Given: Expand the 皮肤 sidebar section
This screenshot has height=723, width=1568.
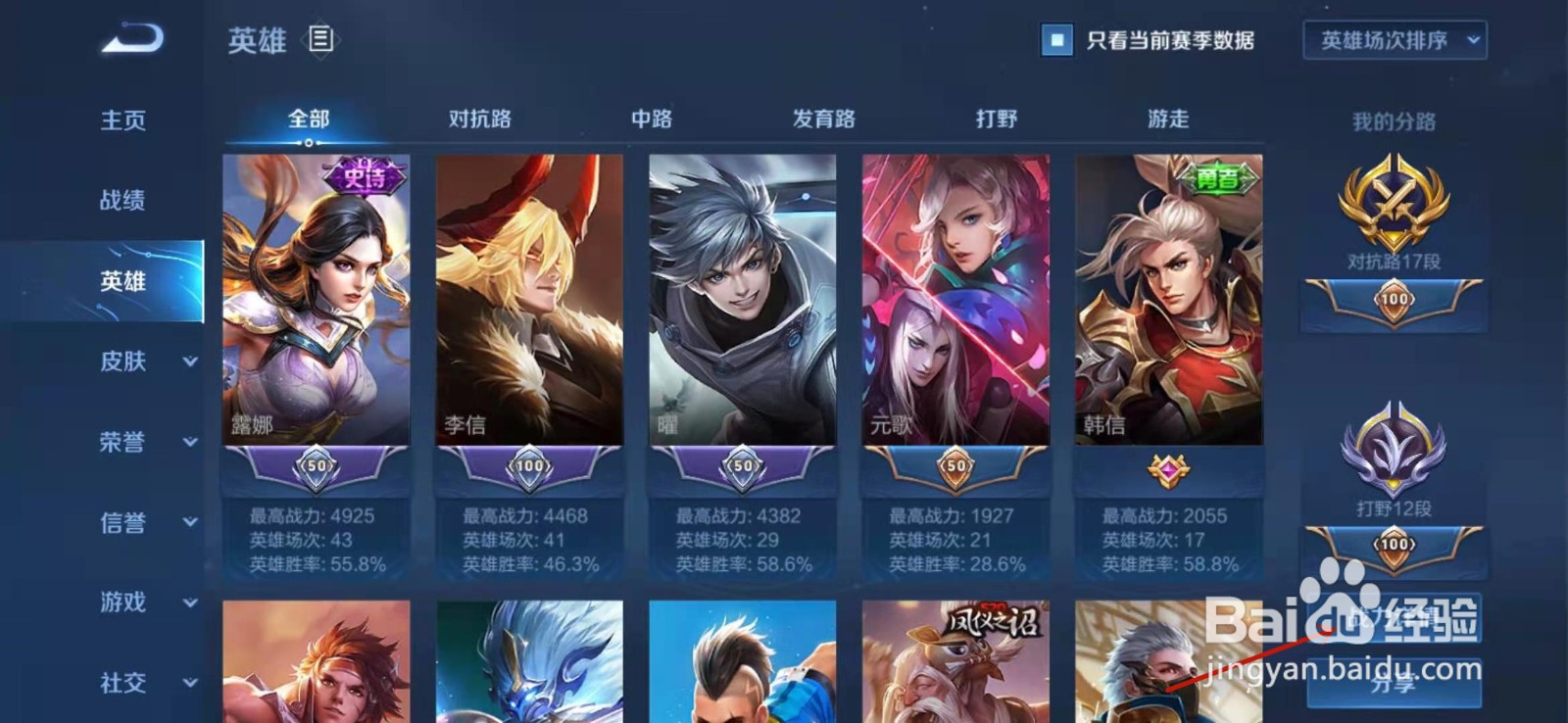Looking at the screenshot, I should click(122, 362).
